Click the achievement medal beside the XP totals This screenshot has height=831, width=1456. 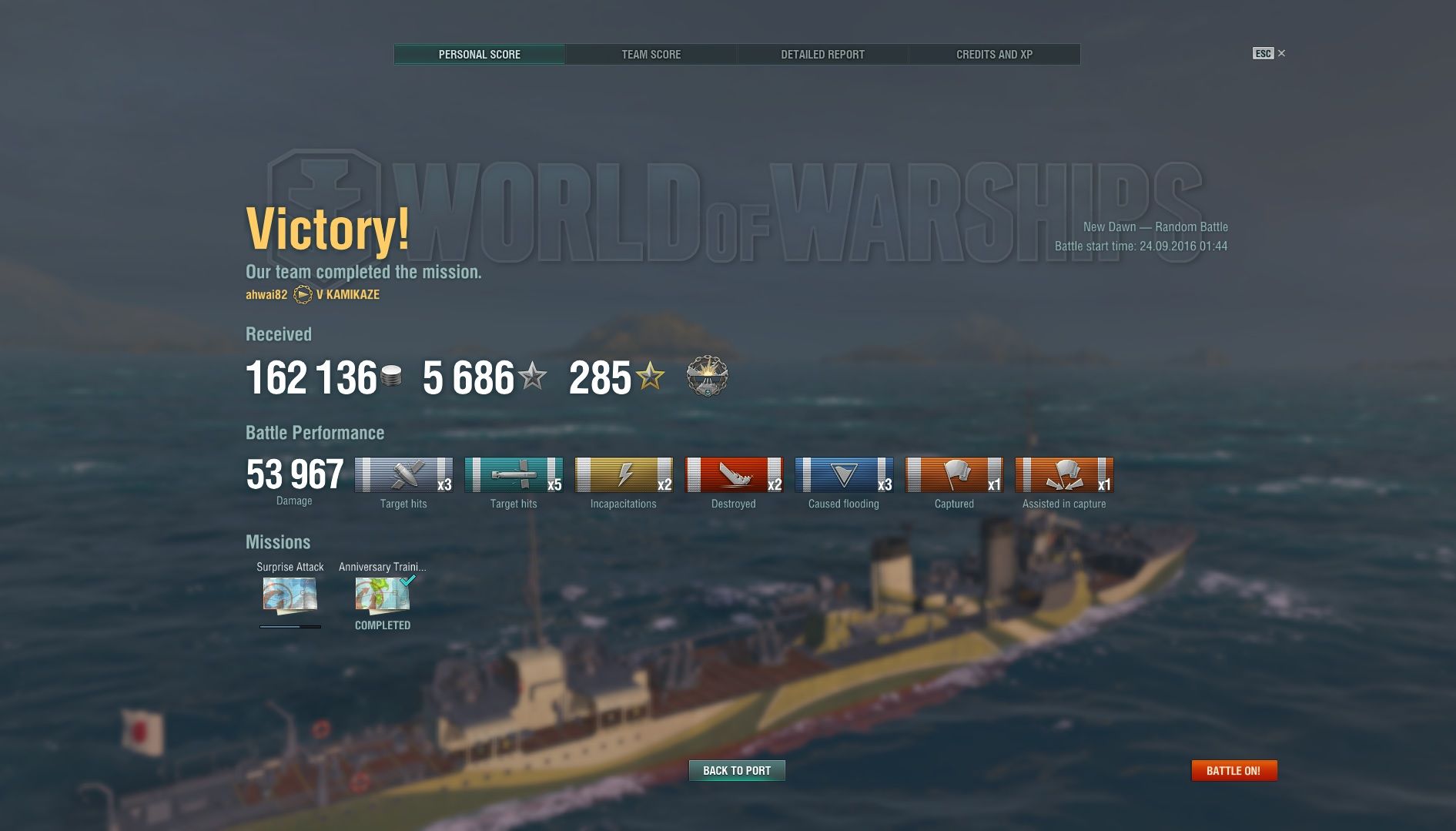707,377
